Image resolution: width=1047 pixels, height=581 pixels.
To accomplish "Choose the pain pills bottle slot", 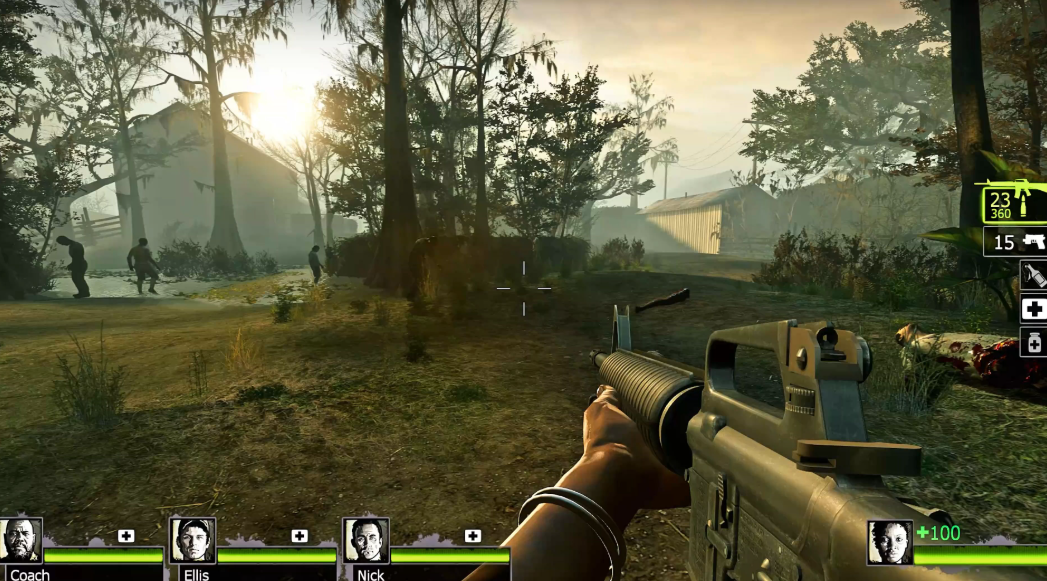I will tap(1033, 343).
